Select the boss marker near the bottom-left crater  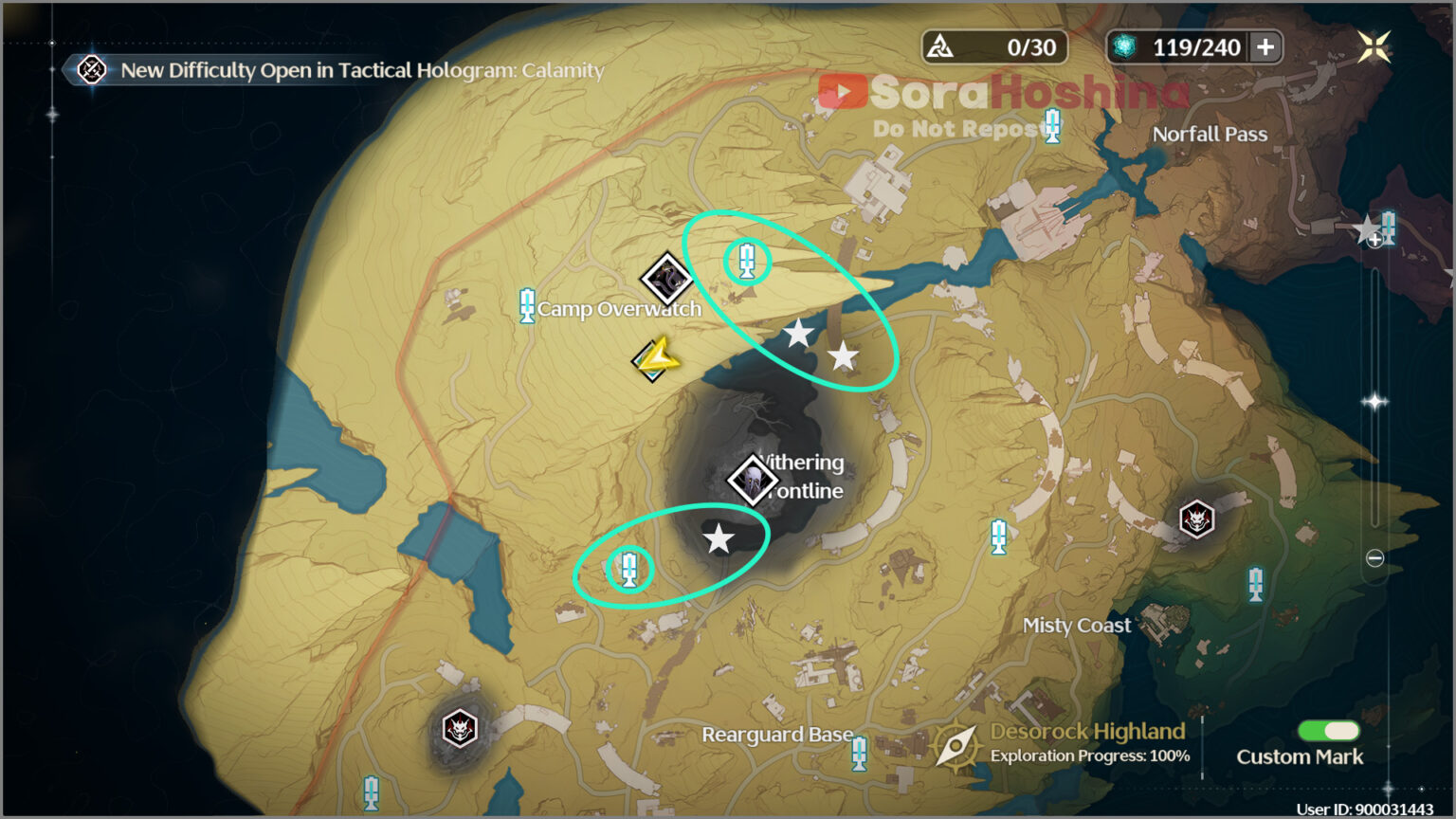coord(461,730)
